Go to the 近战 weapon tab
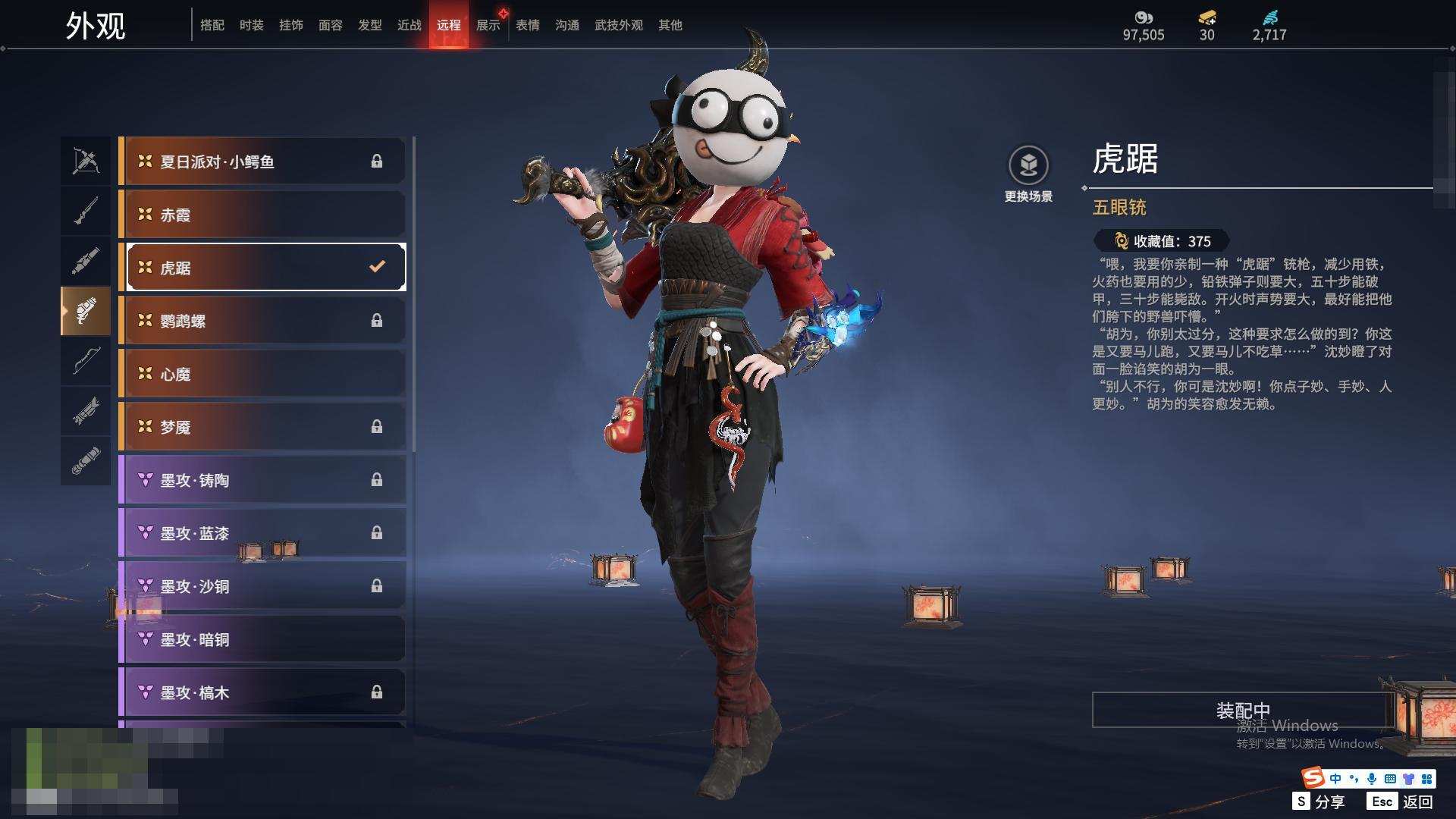1456x819 pixels. 409,25
